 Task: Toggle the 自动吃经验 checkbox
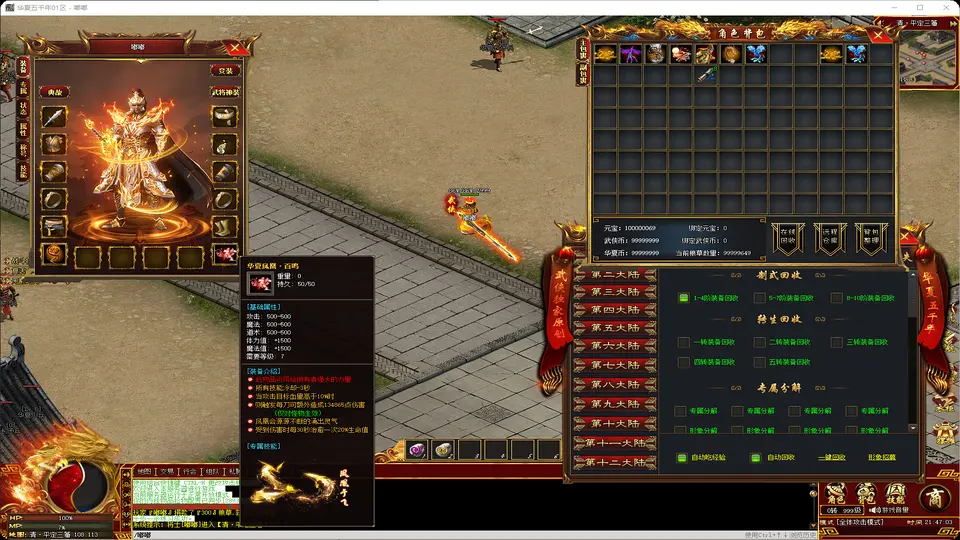pos(684,458)
